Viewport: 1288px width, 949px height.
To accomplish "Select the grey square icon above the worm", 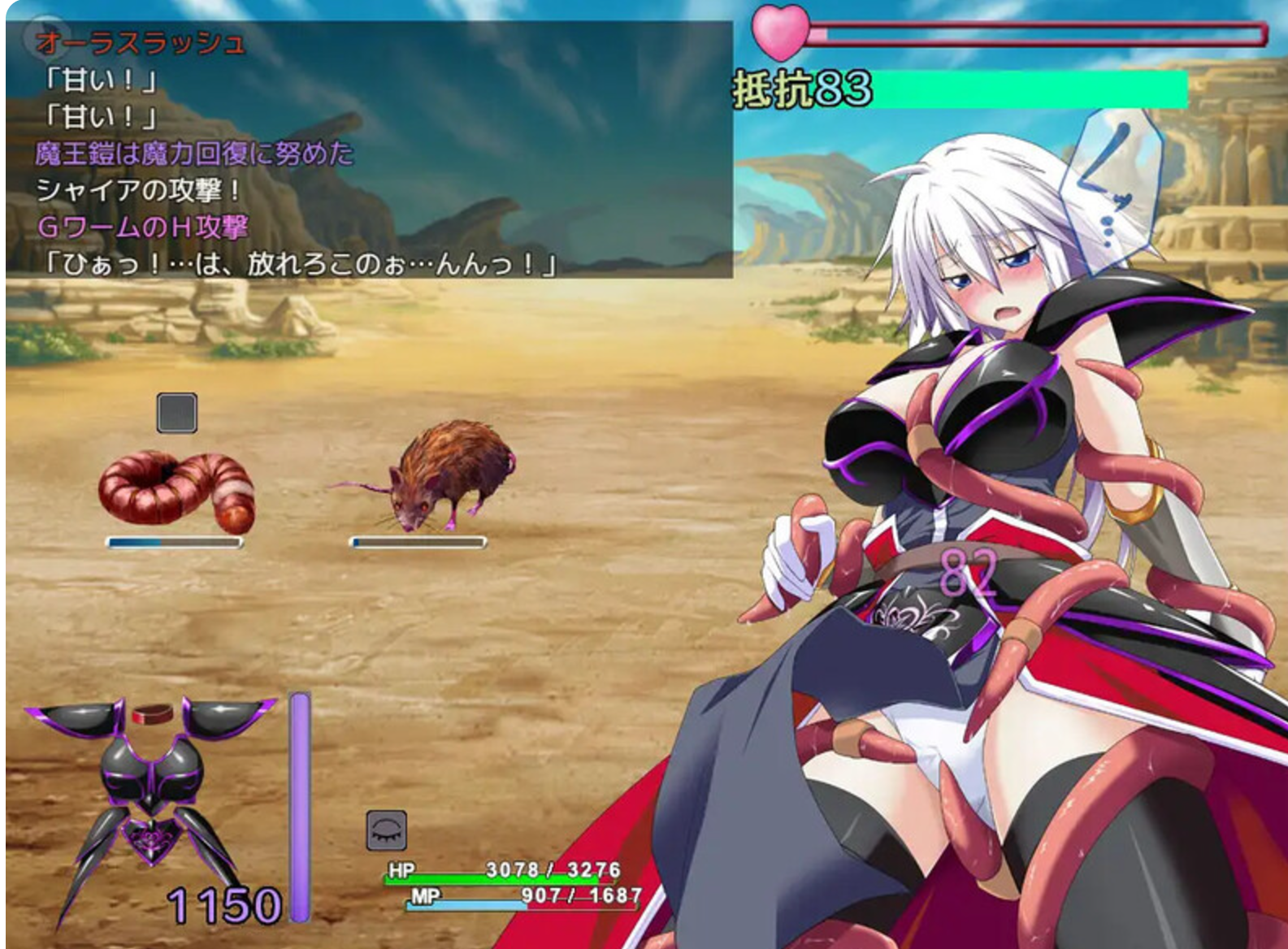I will (177, 413).
